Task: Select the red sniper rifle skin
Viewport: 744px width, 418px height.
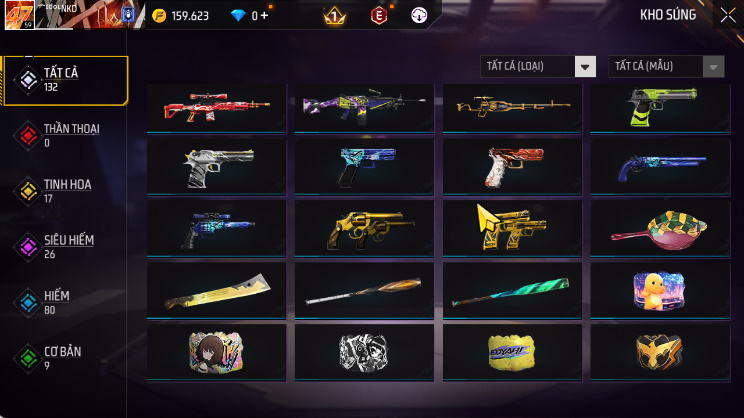Action: pyautogui.click(x=217, y=107)
